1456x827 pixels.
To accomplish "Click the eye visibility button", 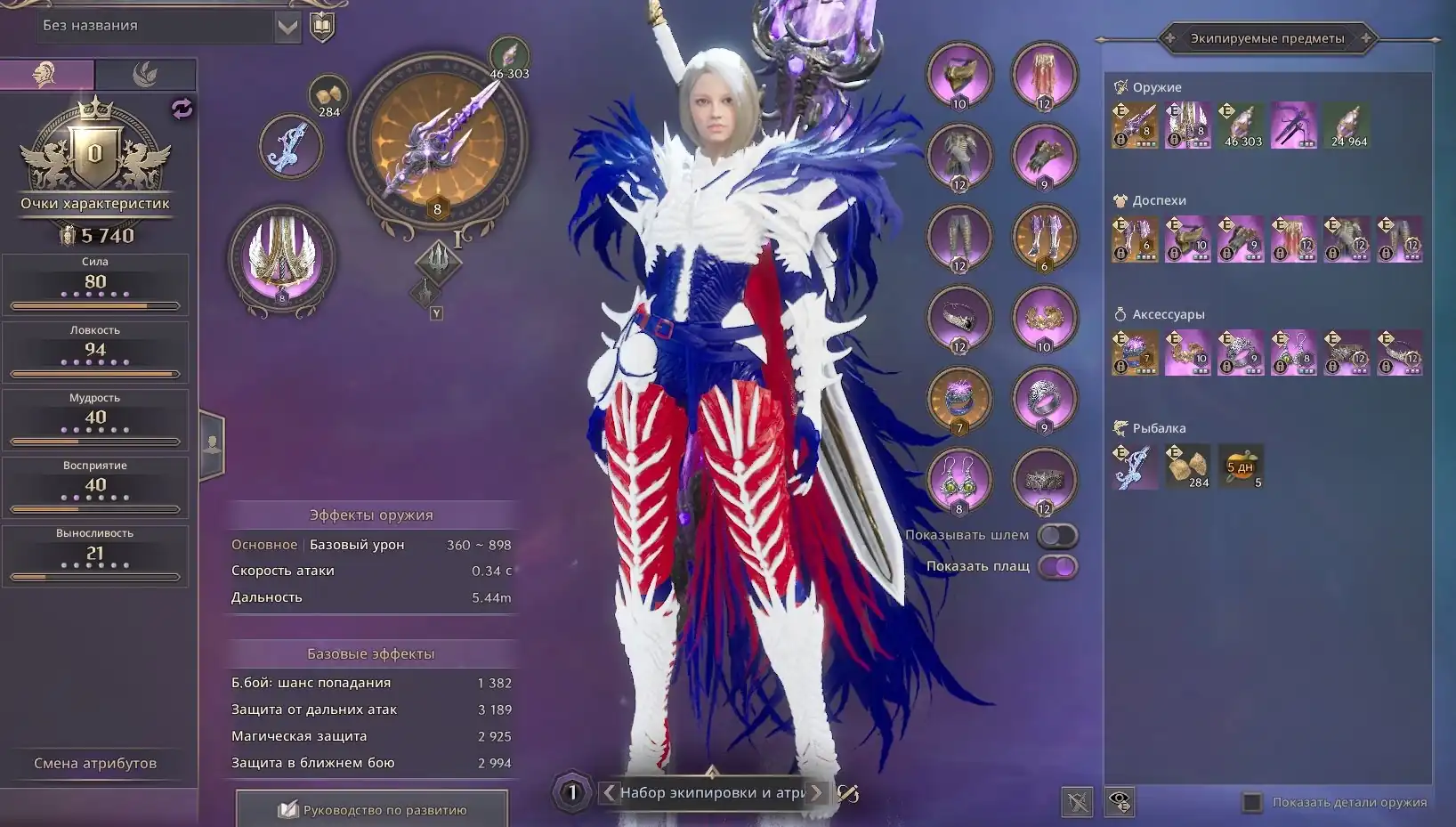I will click(x=1120, y=801).
